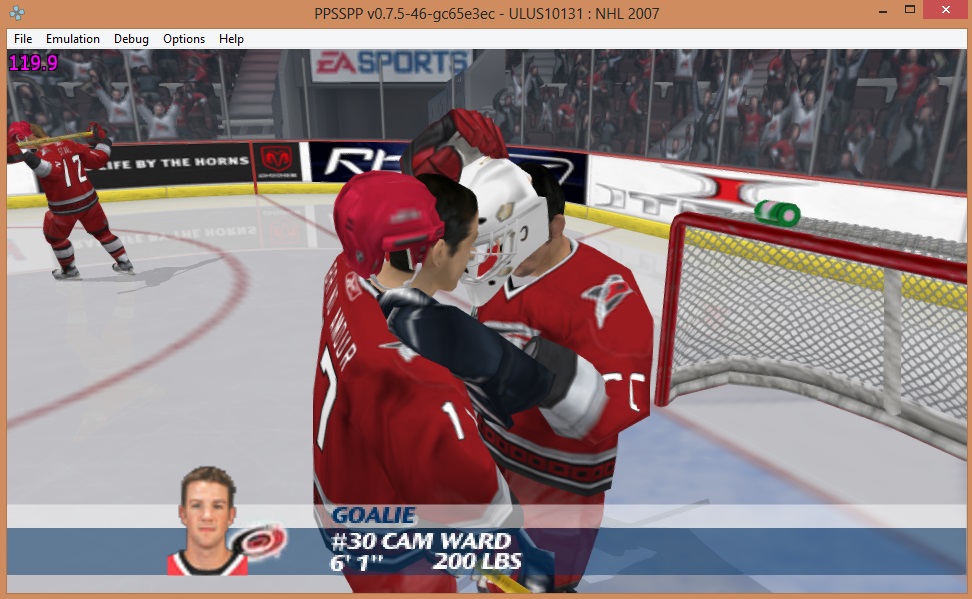The image size is (972, 599).
Task: Open the Help menu
Action: [x=231, y=39]
